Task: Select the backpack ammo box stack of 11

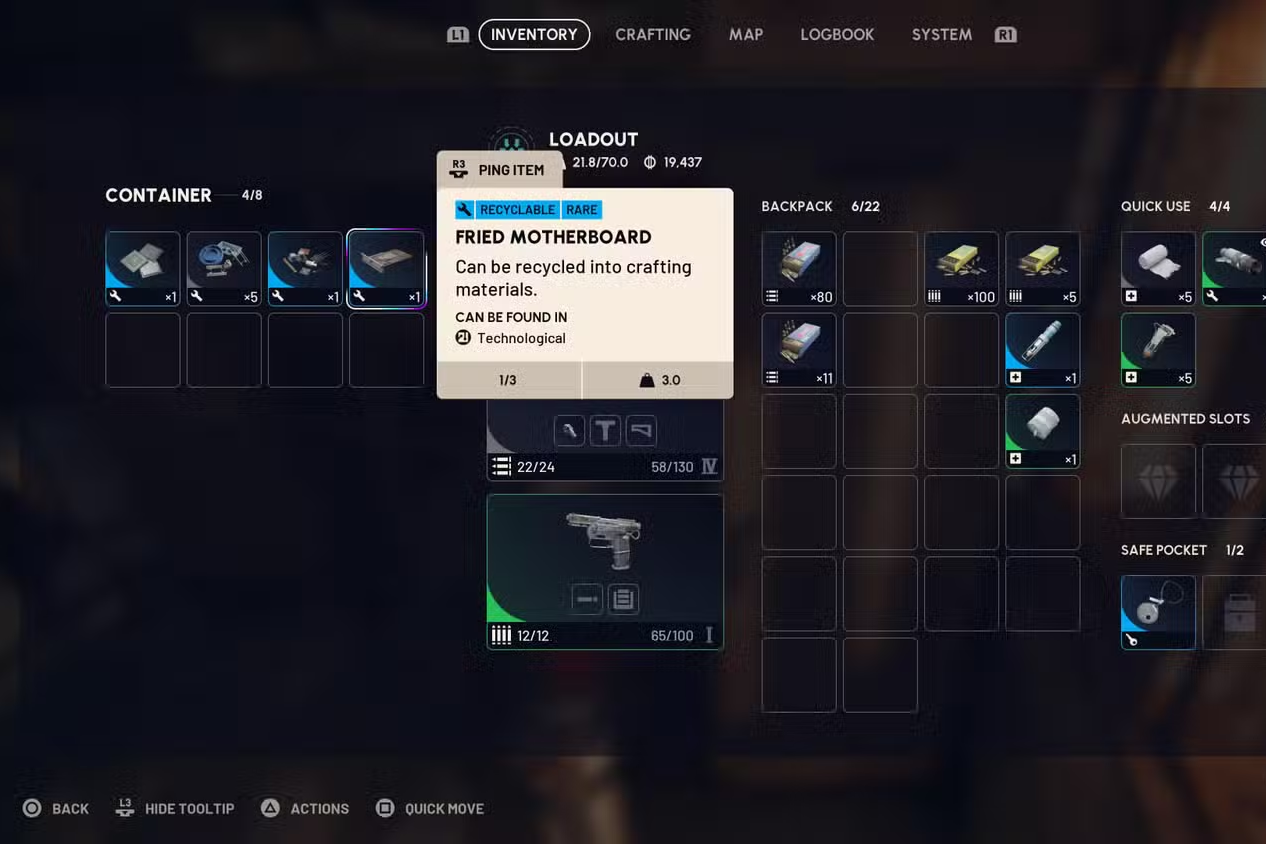Action: (x=799, y=350)
